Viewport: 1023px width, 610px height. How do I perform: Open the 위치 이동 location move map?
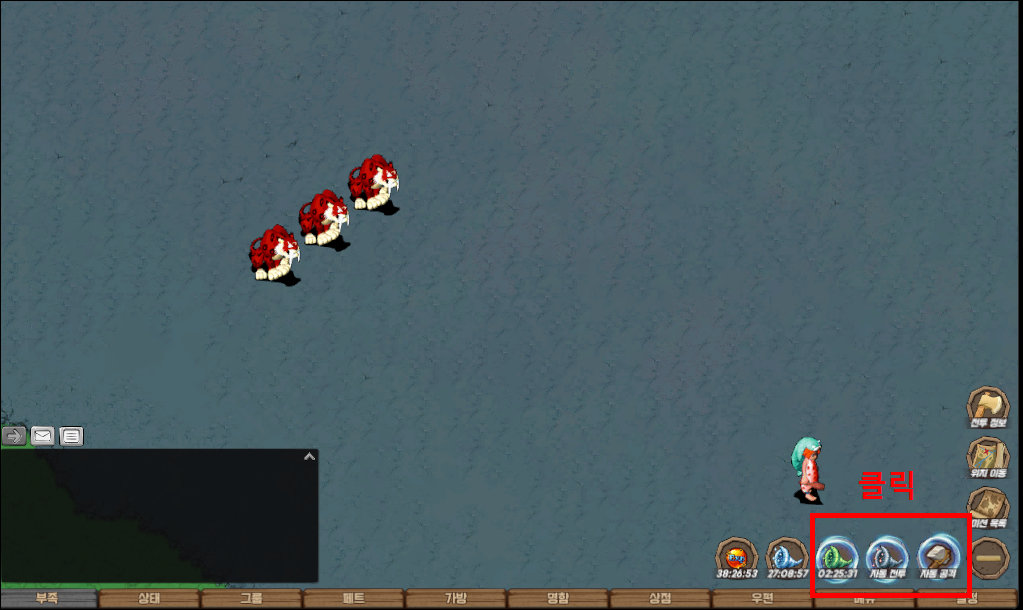point(988,457)
